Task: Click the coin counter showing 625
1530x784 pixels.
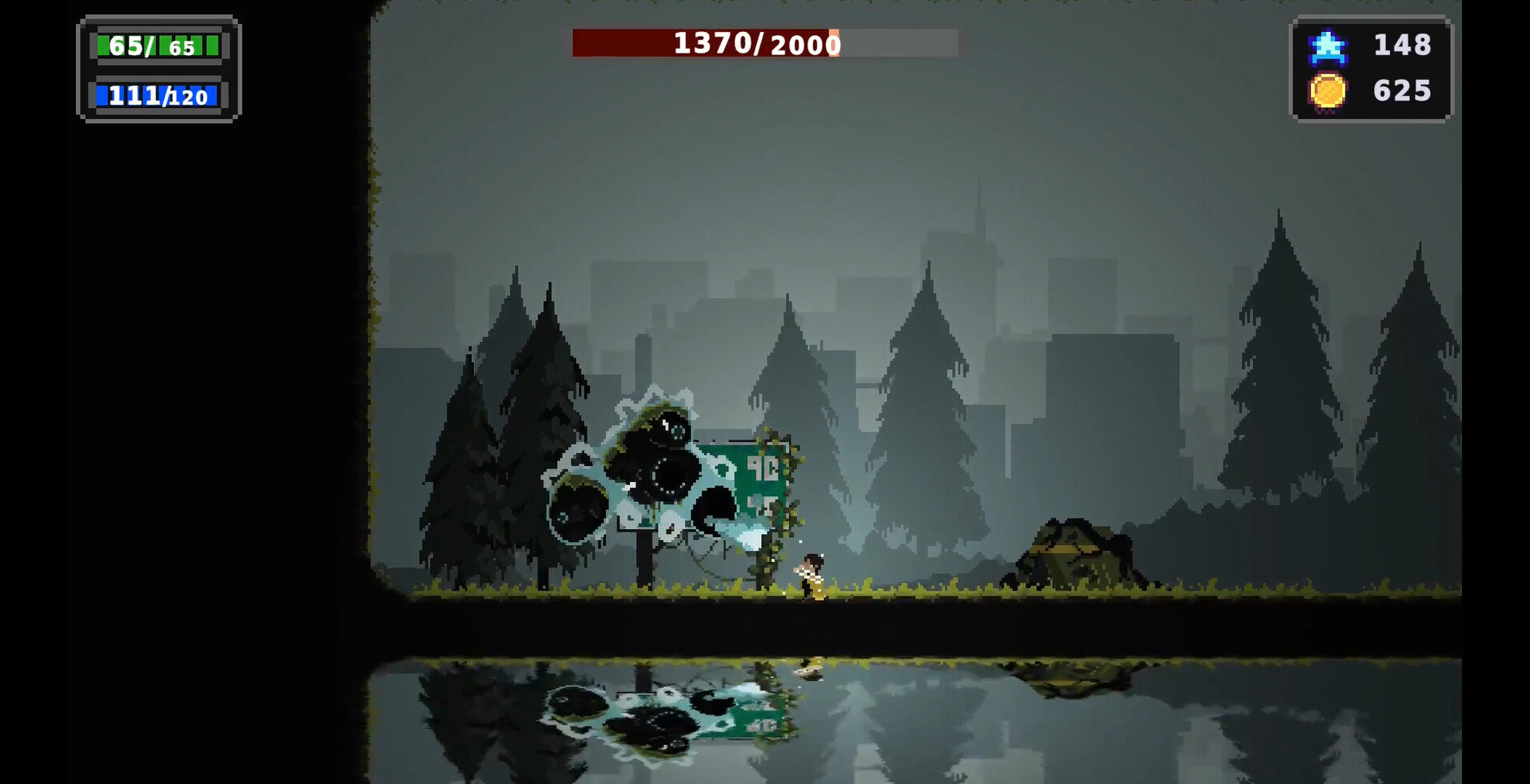Action: [x=1401, y=90]
